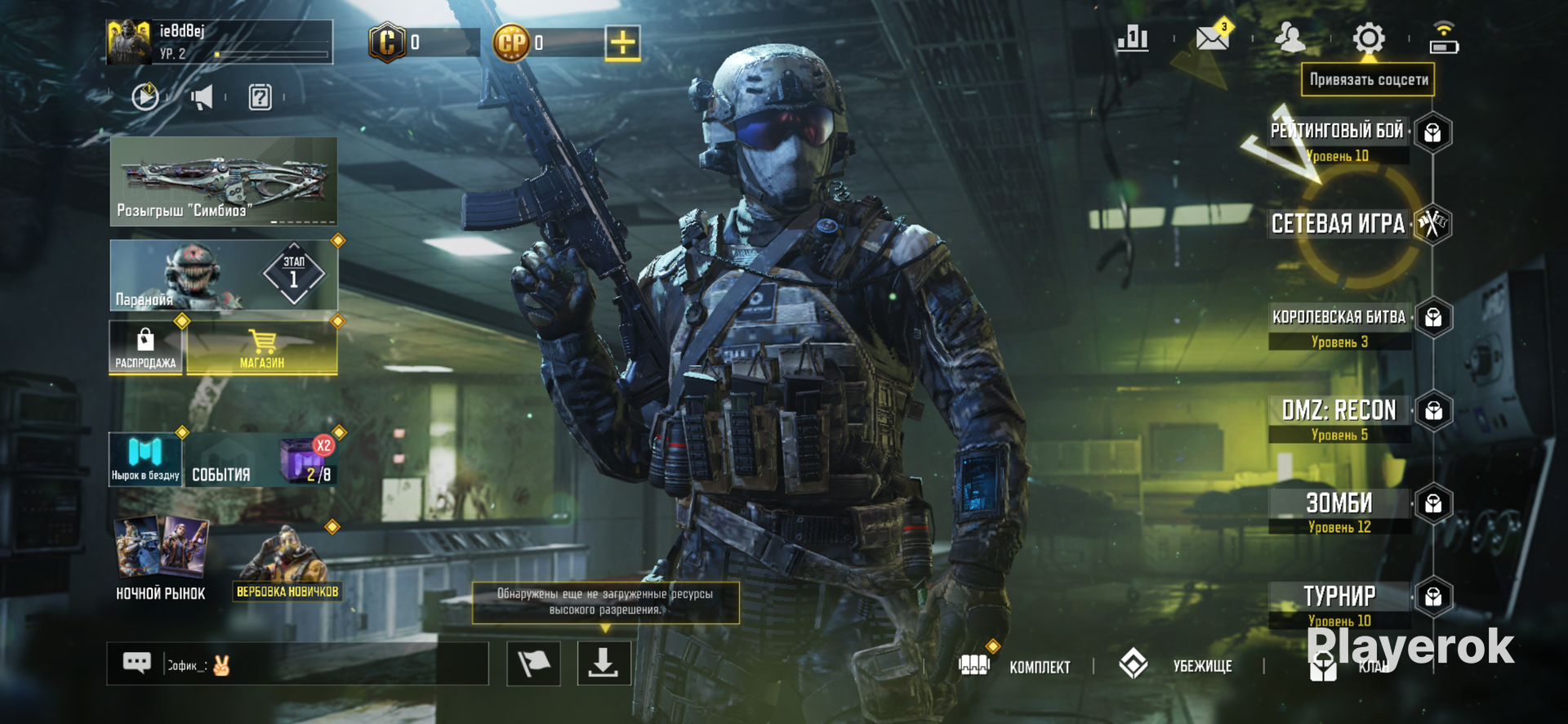Open the Зомби mode

1339,504
